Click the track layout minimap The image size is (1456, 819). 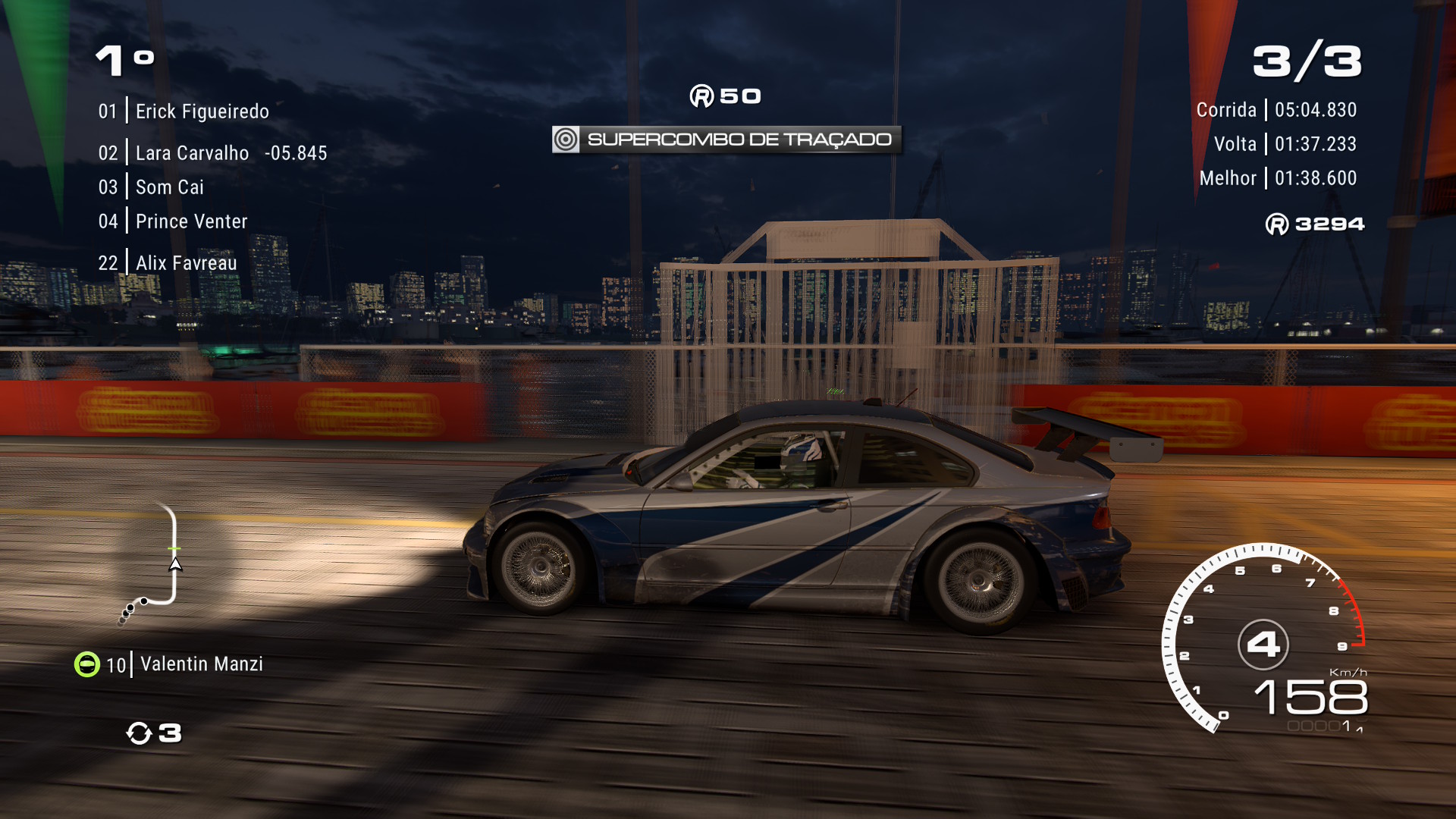(154, 565)
